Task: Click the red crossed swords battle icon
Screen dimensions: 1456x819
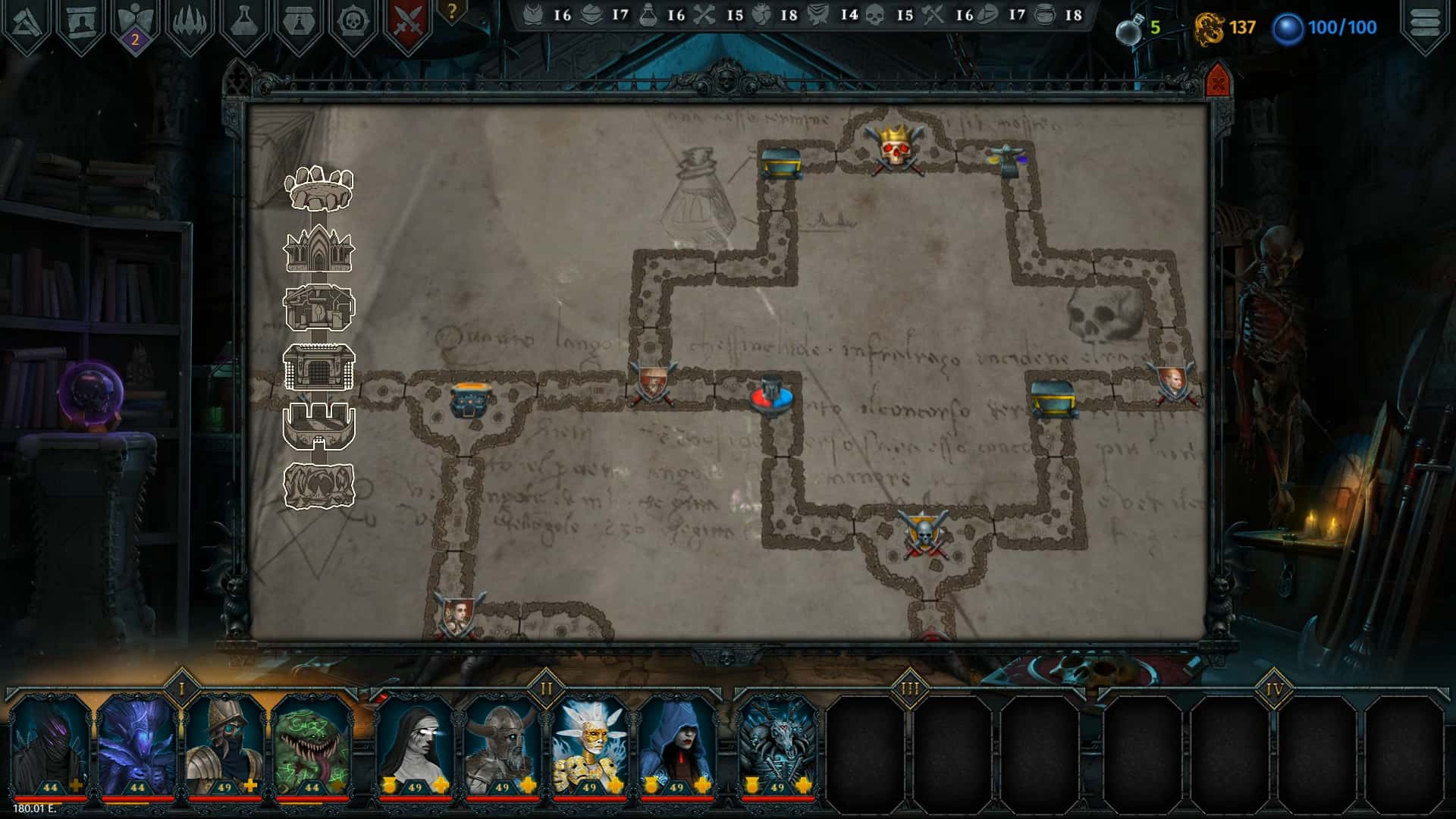Action: click(x=407, y=19)
